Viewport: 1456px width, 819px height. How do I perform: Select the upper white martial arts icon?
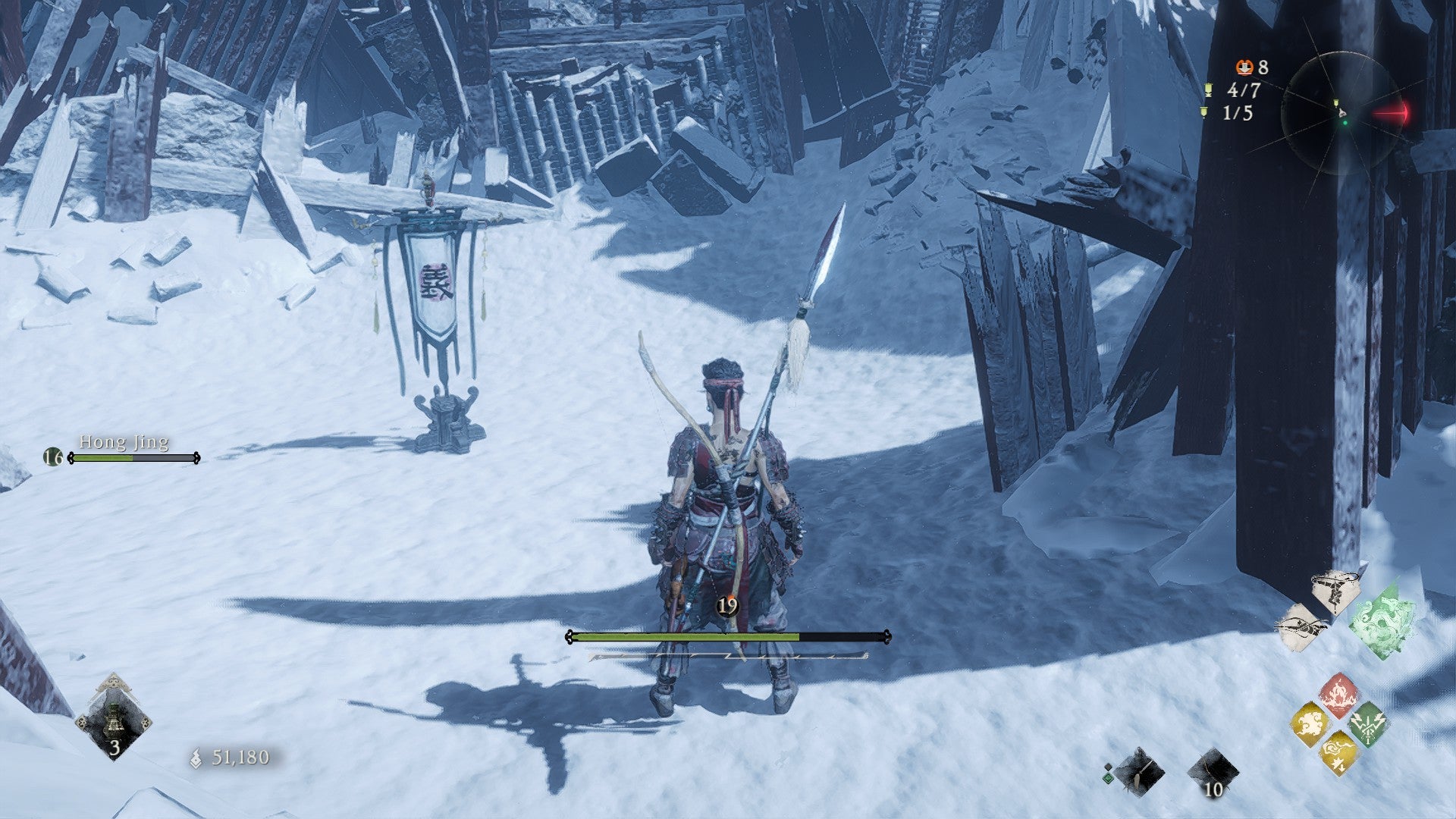[x=1336, y=590]
